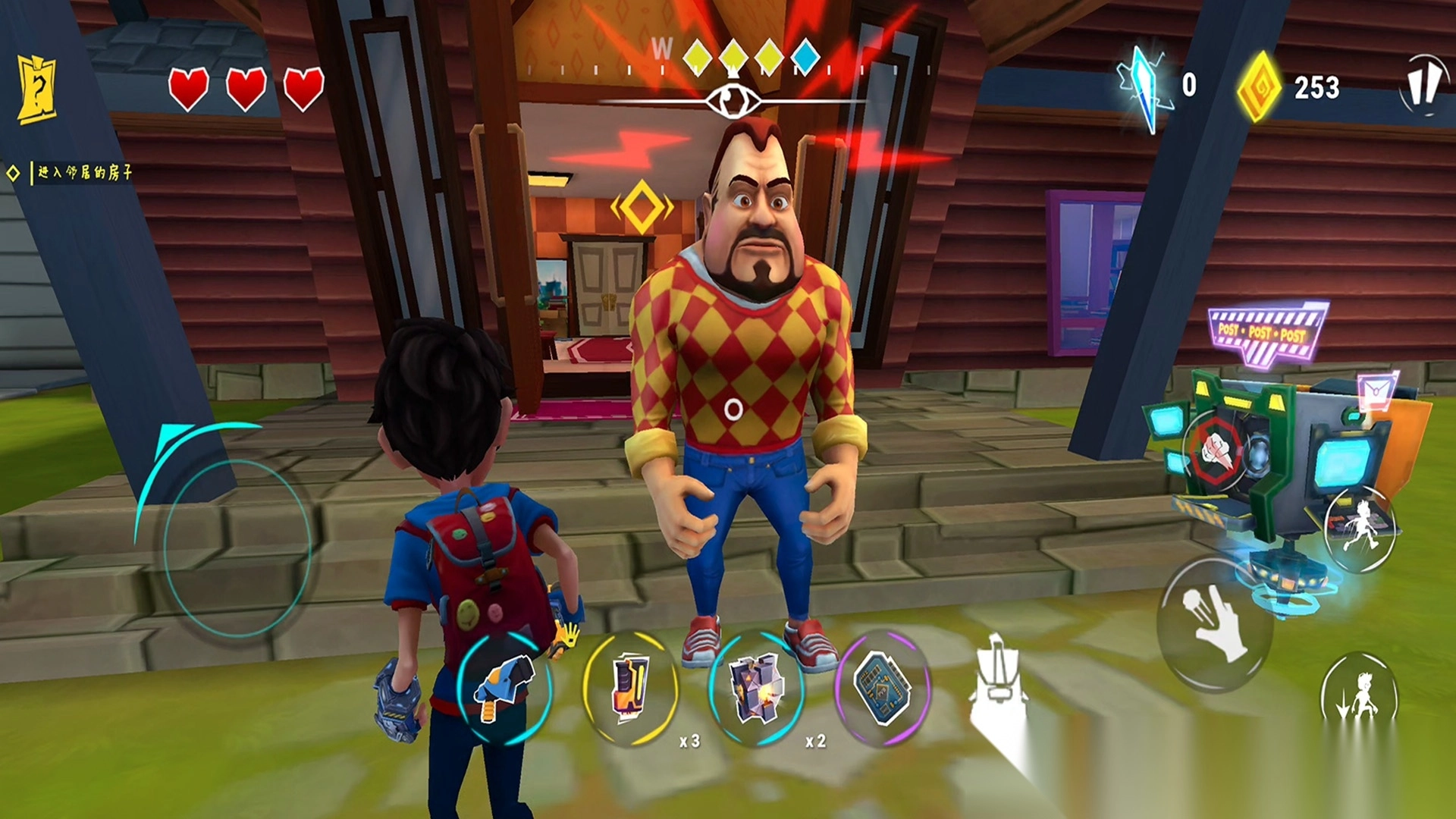
Task: Pick the circuit chip item slot
Action: coord(882,688)
